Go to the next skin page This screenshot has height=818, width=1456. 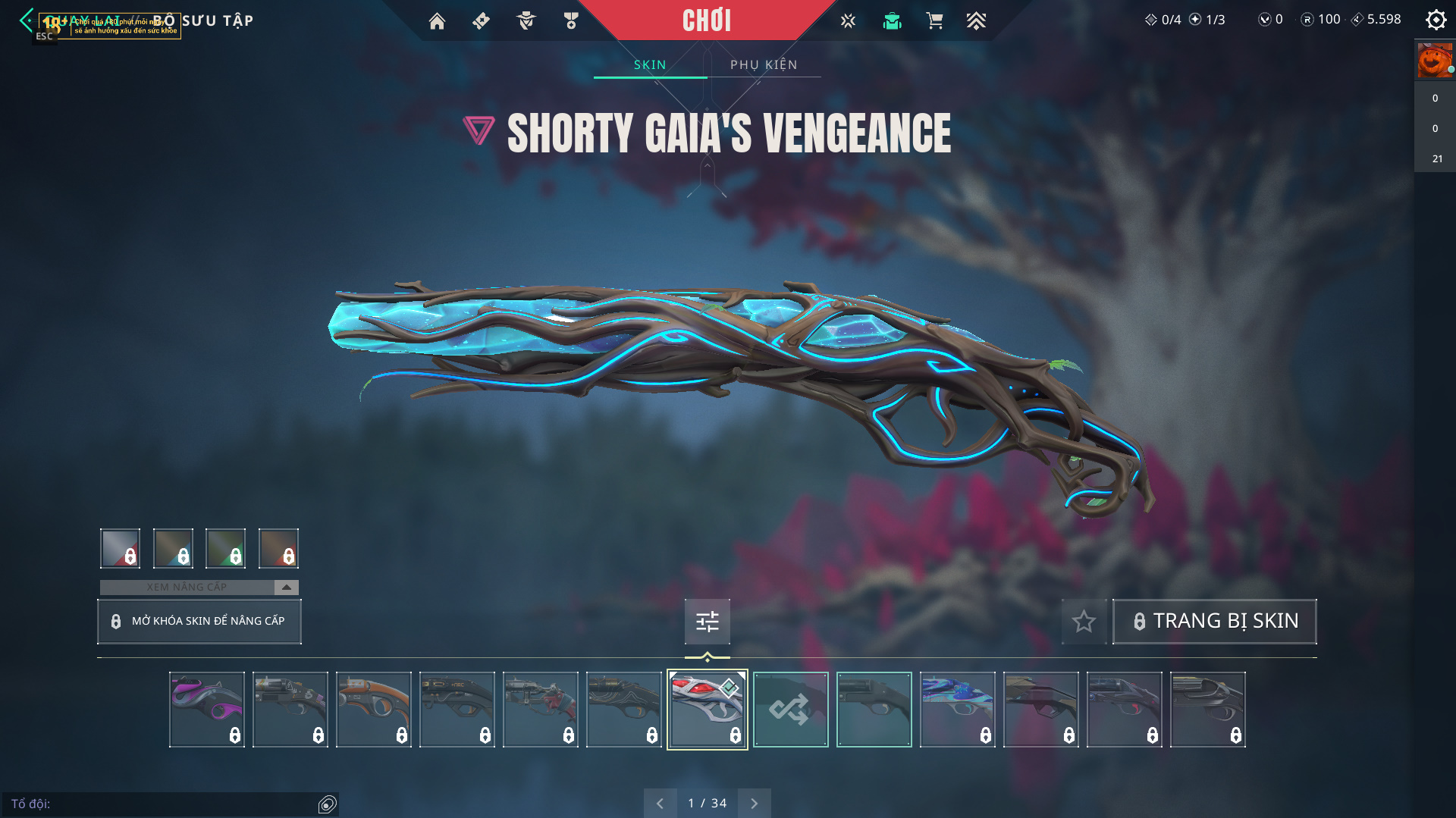pyautogui.click(x=754, y=804)
